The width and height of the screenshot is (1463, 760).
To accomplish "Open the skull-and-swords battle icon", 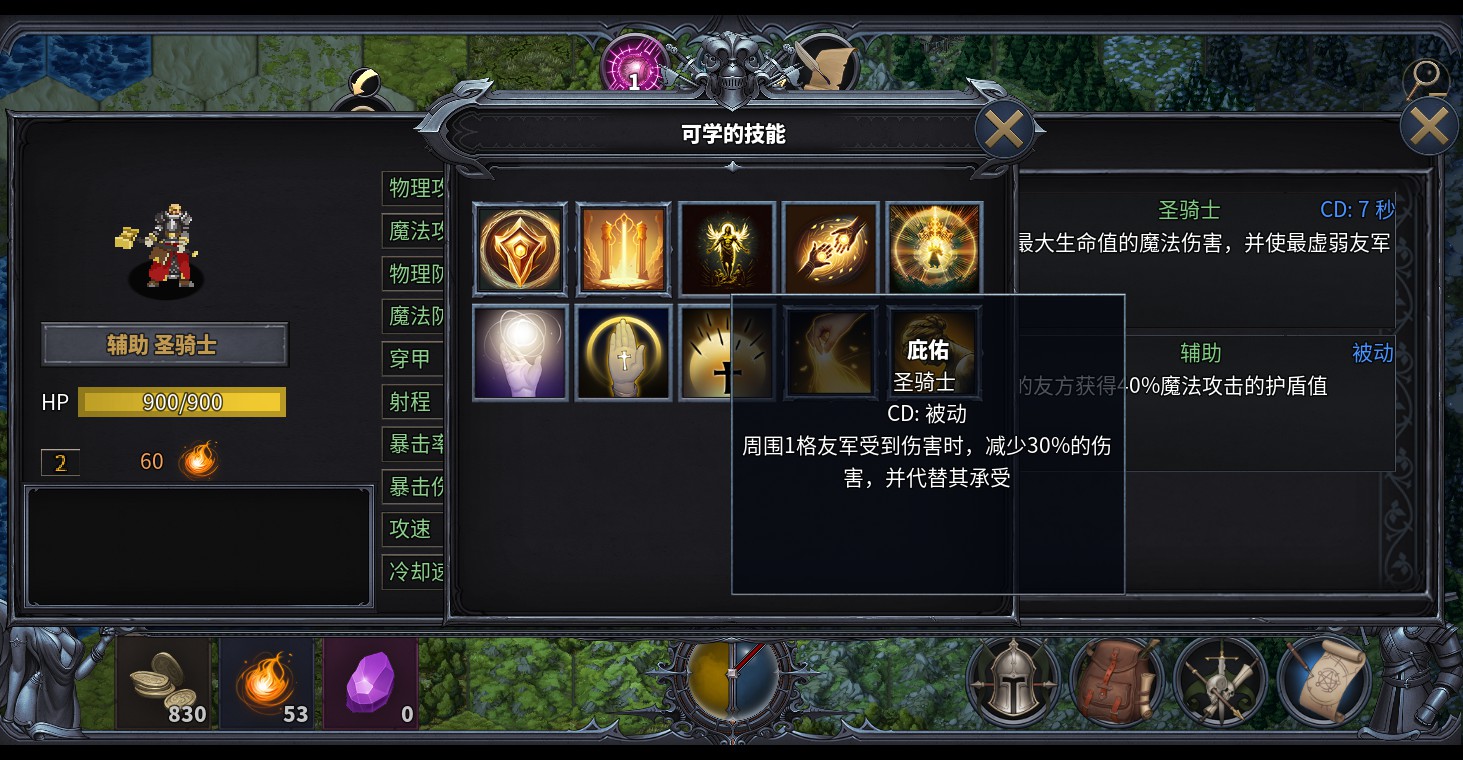I will tap(1222, 683).
